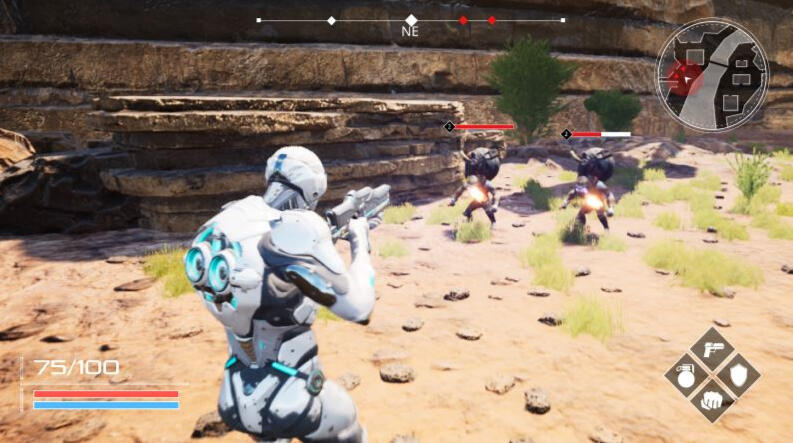Activate the shield ability icon
793x443 pixels.
coord(738,376)
